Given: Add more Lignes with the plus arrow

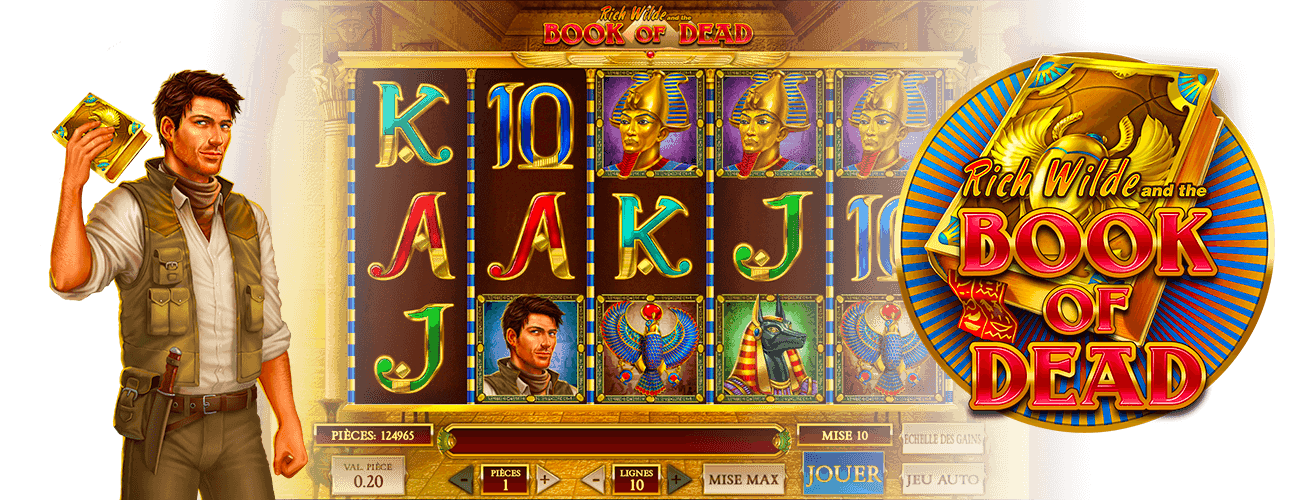Looking at the screenshot, I should [x=677, y=478].
